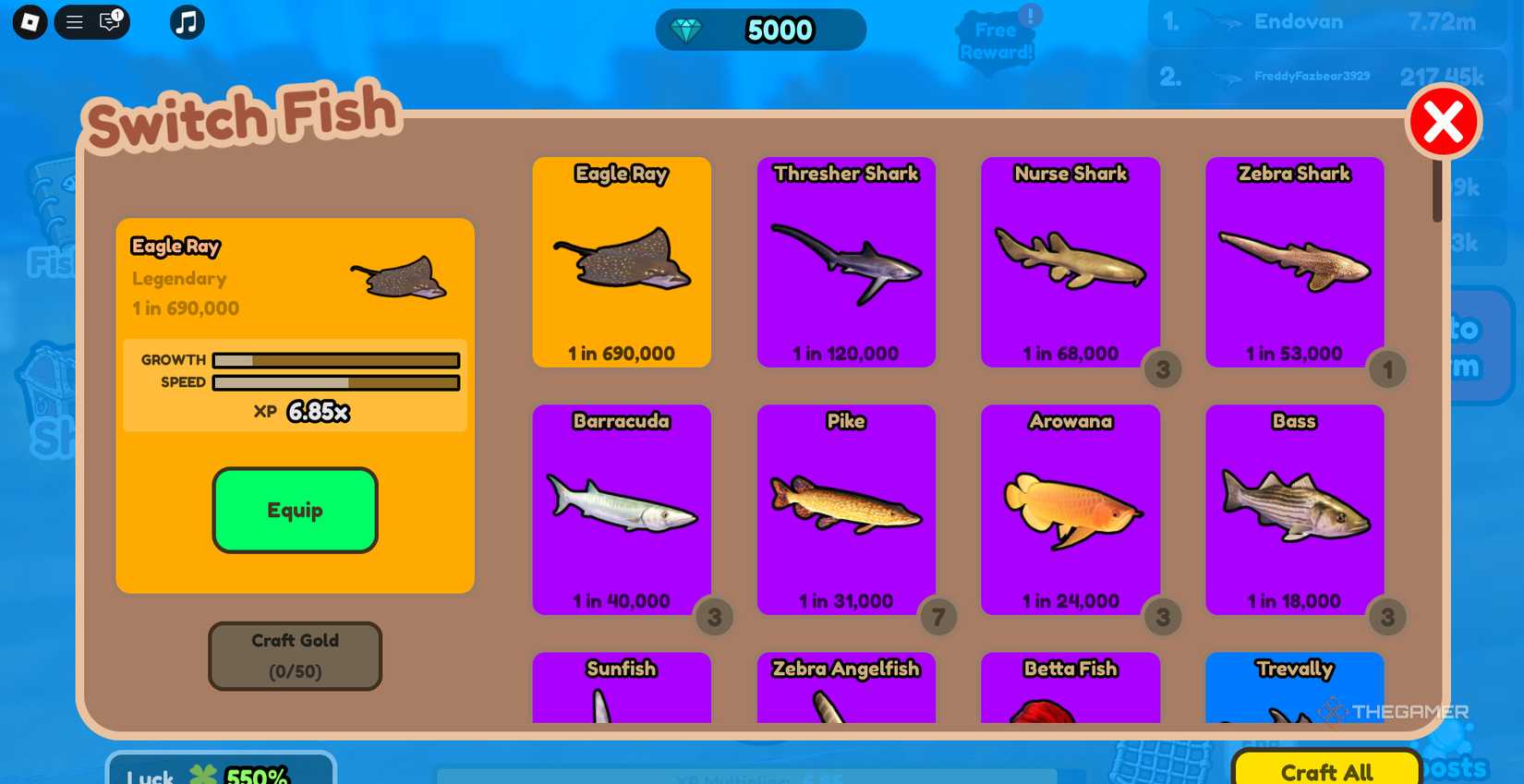Open the Roblox logo menu
1524x784 pixels.
point(28,21)
